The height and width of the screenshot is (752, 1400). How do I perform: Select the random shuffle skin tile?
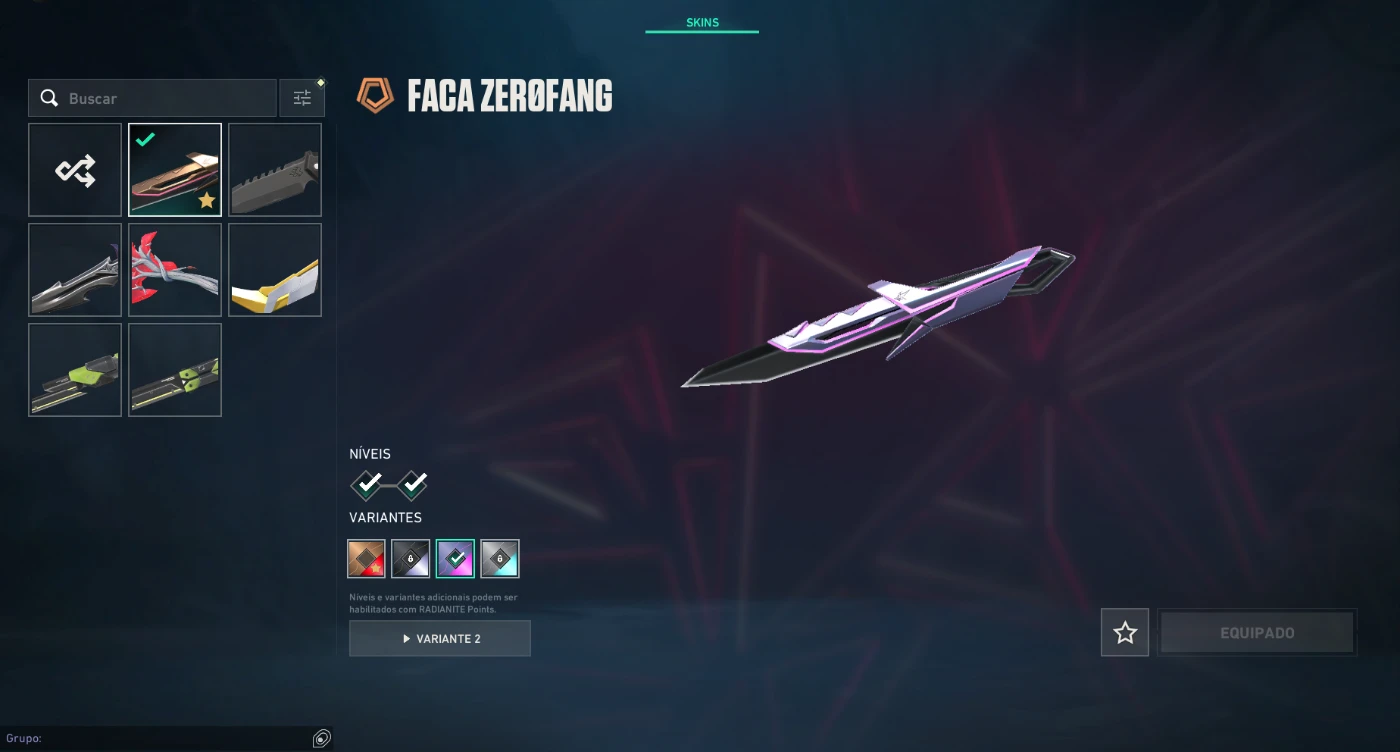(75, 170)
